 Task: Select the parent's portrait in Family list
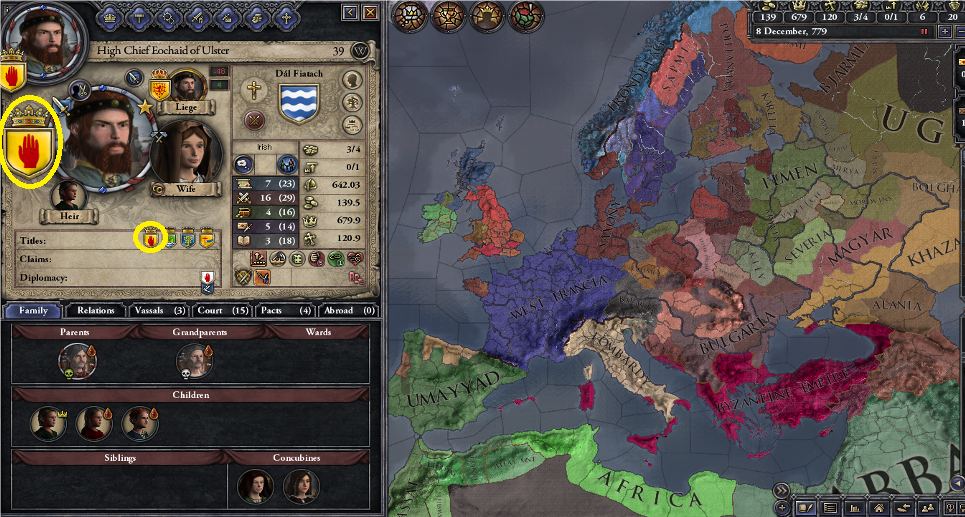tap(75, 360)
